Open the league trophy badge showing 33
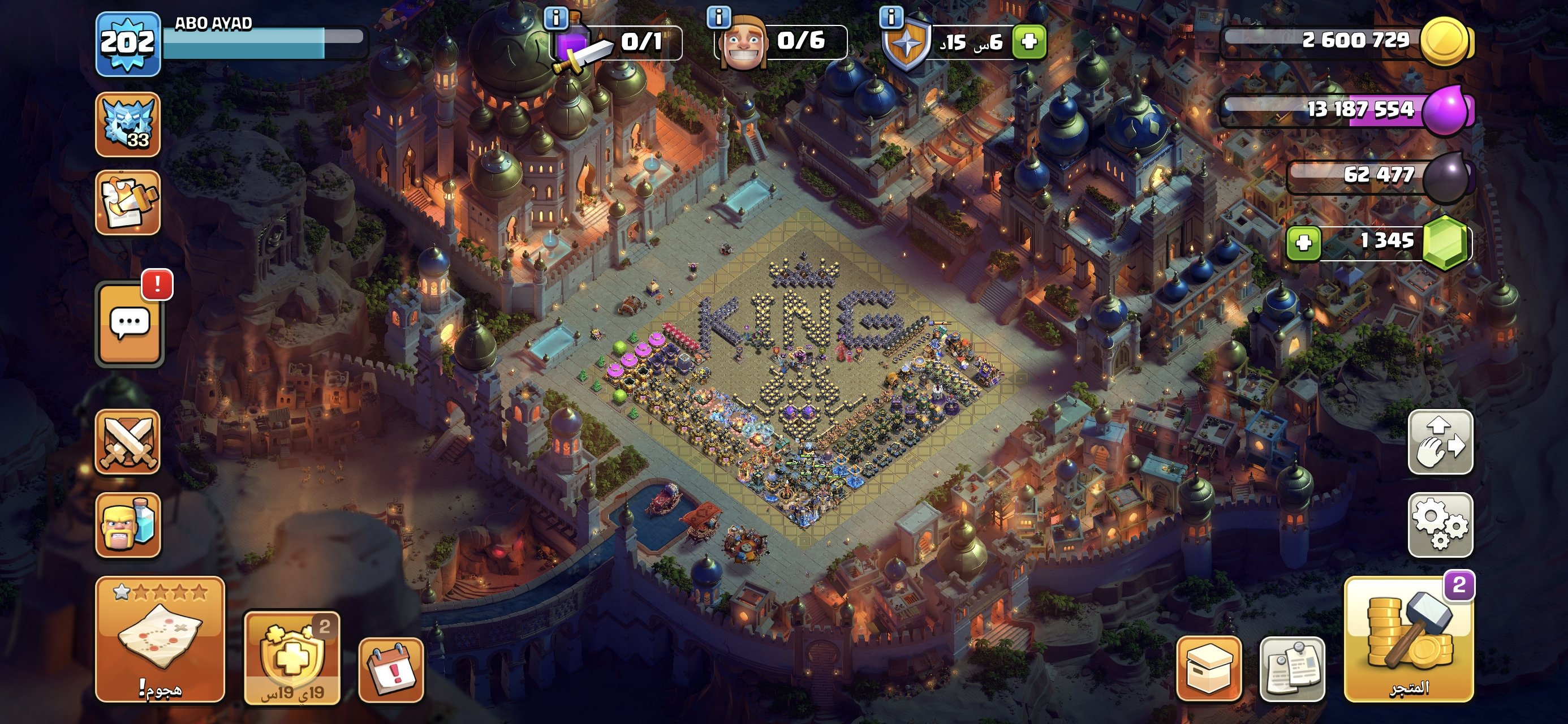 (x=128, y=124)
